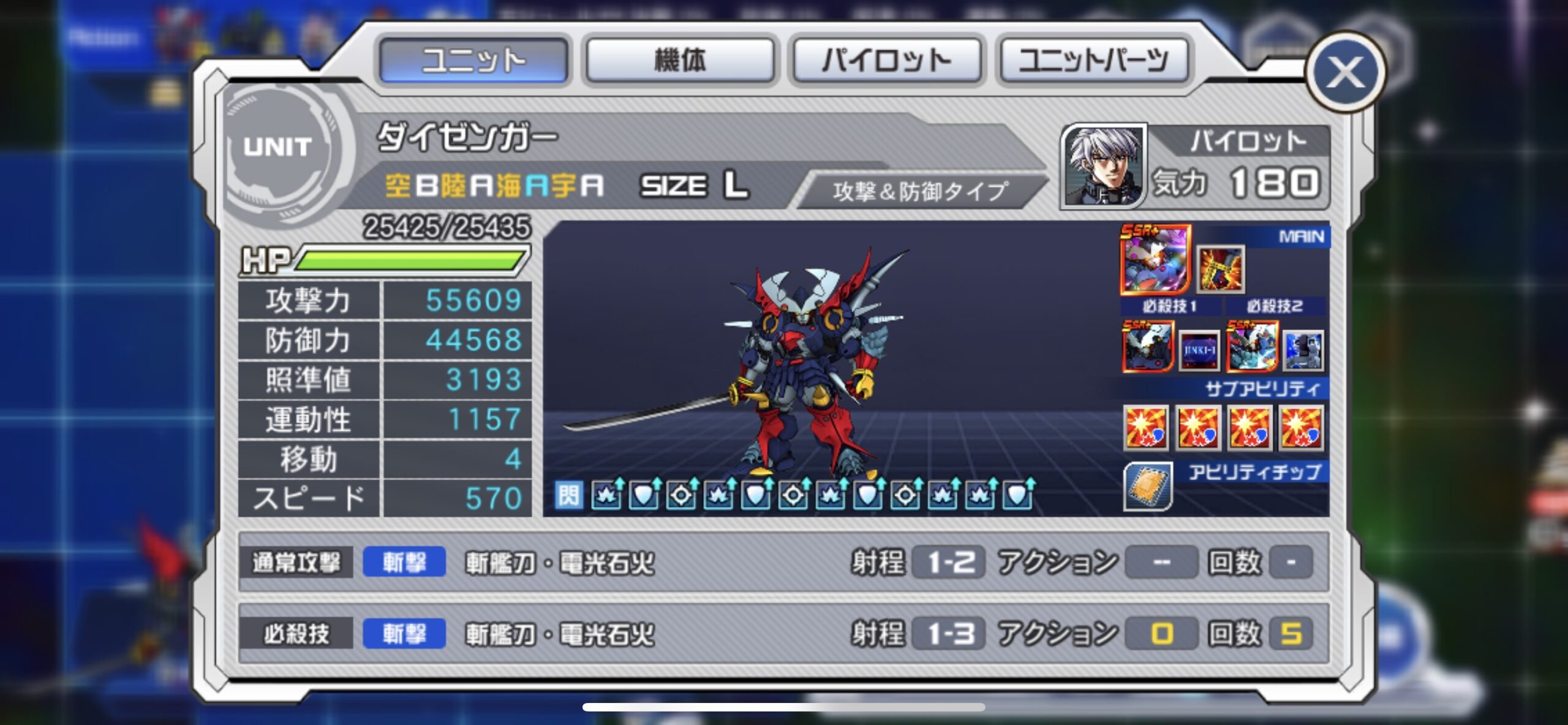Select the 必殺技 attack row
Screen dimensions: 1568x725
pyautogui.click(x=783, y=633)
